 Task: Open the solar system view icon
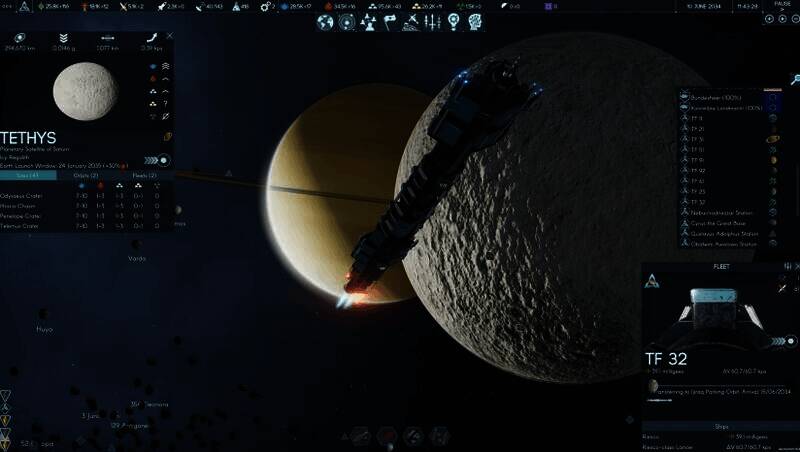[346, 22]
